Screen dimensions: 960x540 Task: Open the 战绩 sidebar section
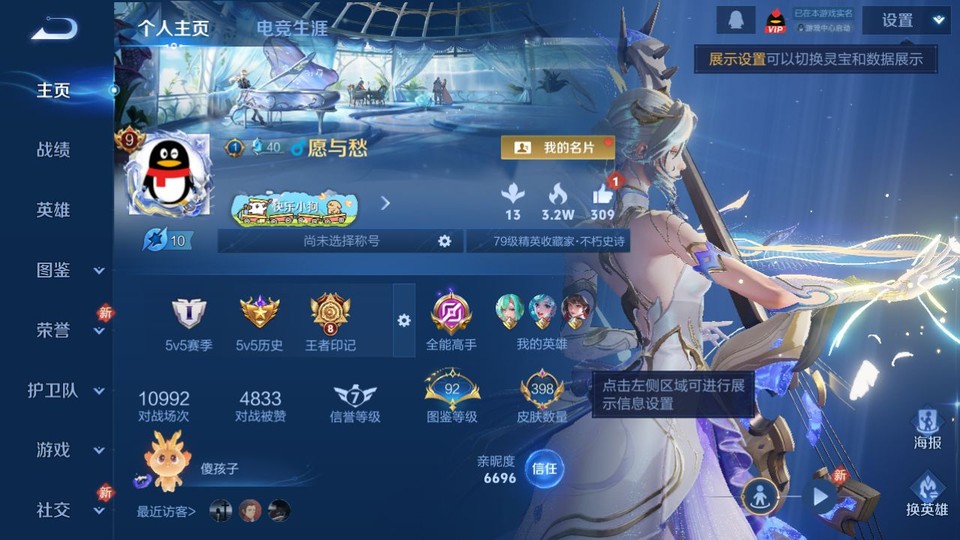coord(54,150)
